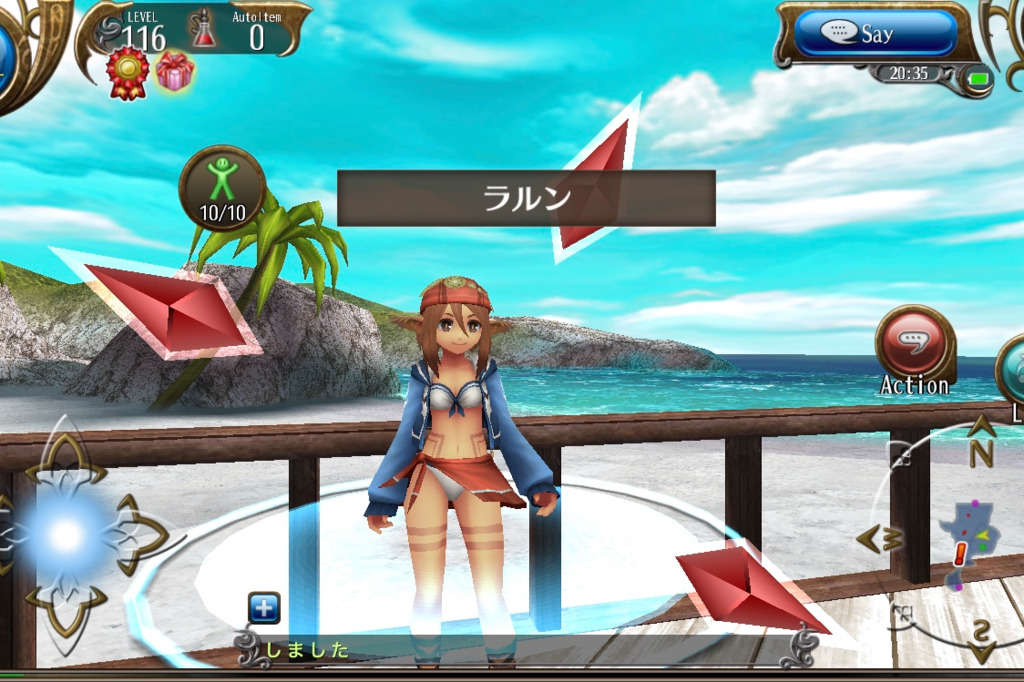Select the red potion AutoItem slot

click(205, 30)
